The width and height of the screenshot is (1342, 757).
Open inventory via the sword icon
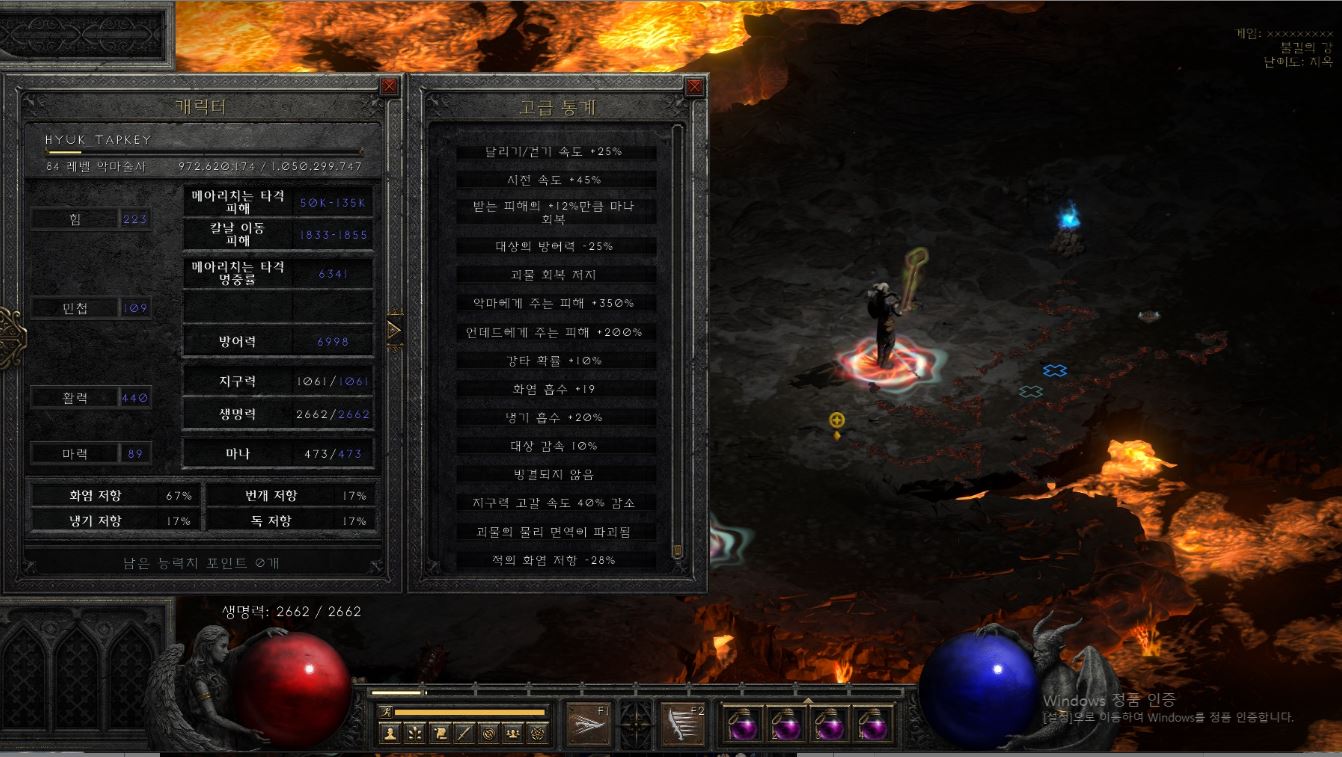[x=463, y=733]
